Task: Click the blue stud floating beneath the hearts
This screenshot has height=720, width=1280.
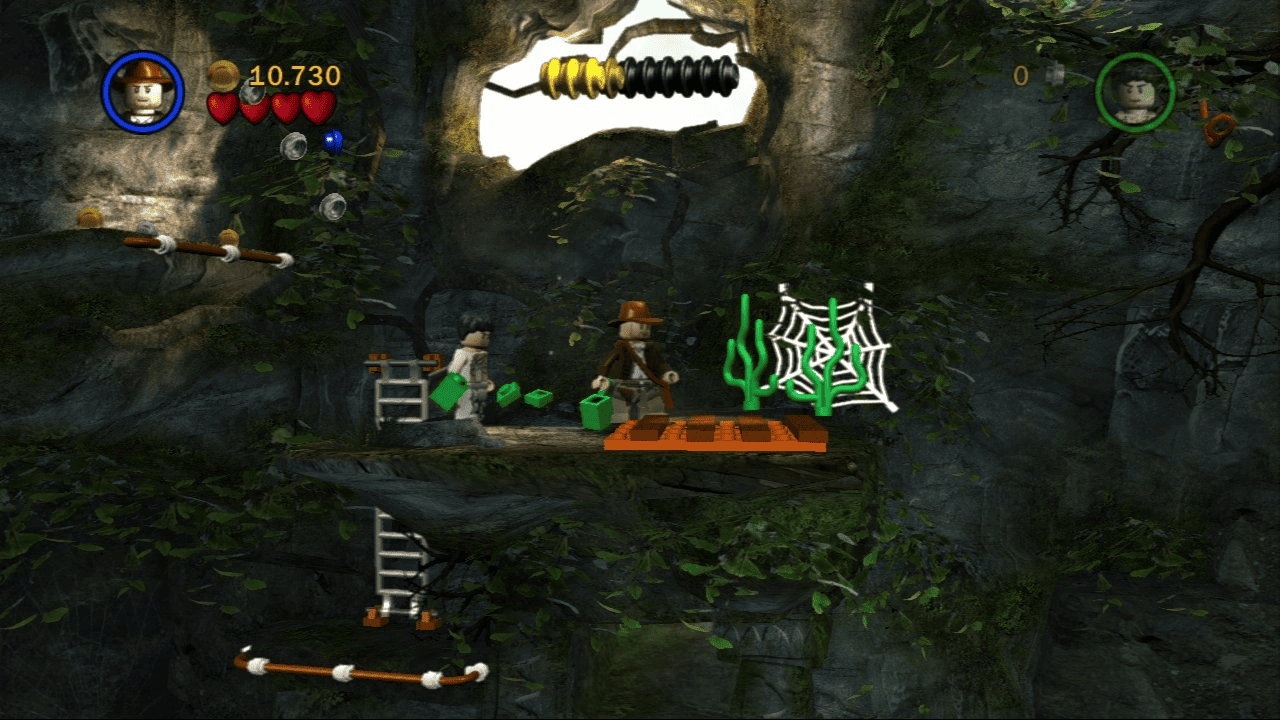Action: click(x=333, y=141)
